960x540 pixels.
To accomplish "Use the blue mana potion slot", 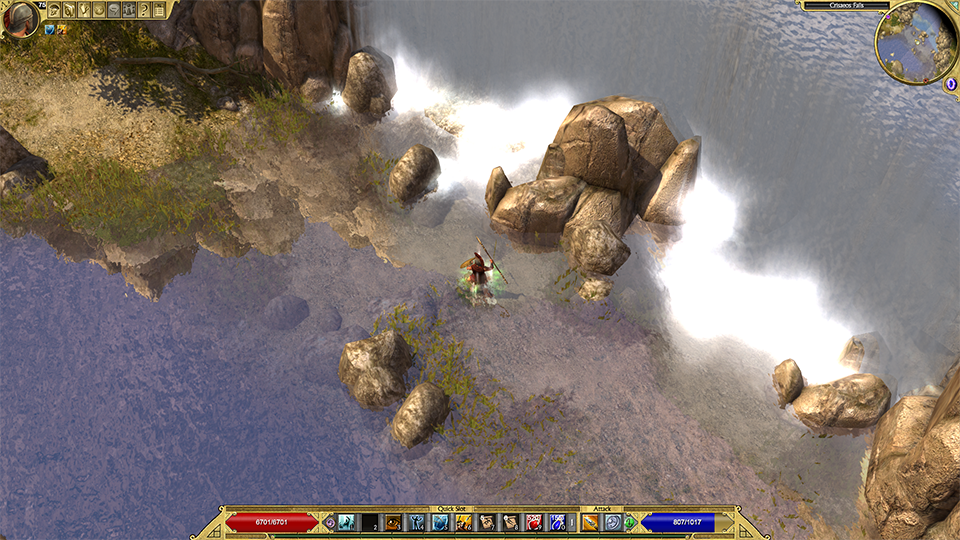I will click(558, 522).
